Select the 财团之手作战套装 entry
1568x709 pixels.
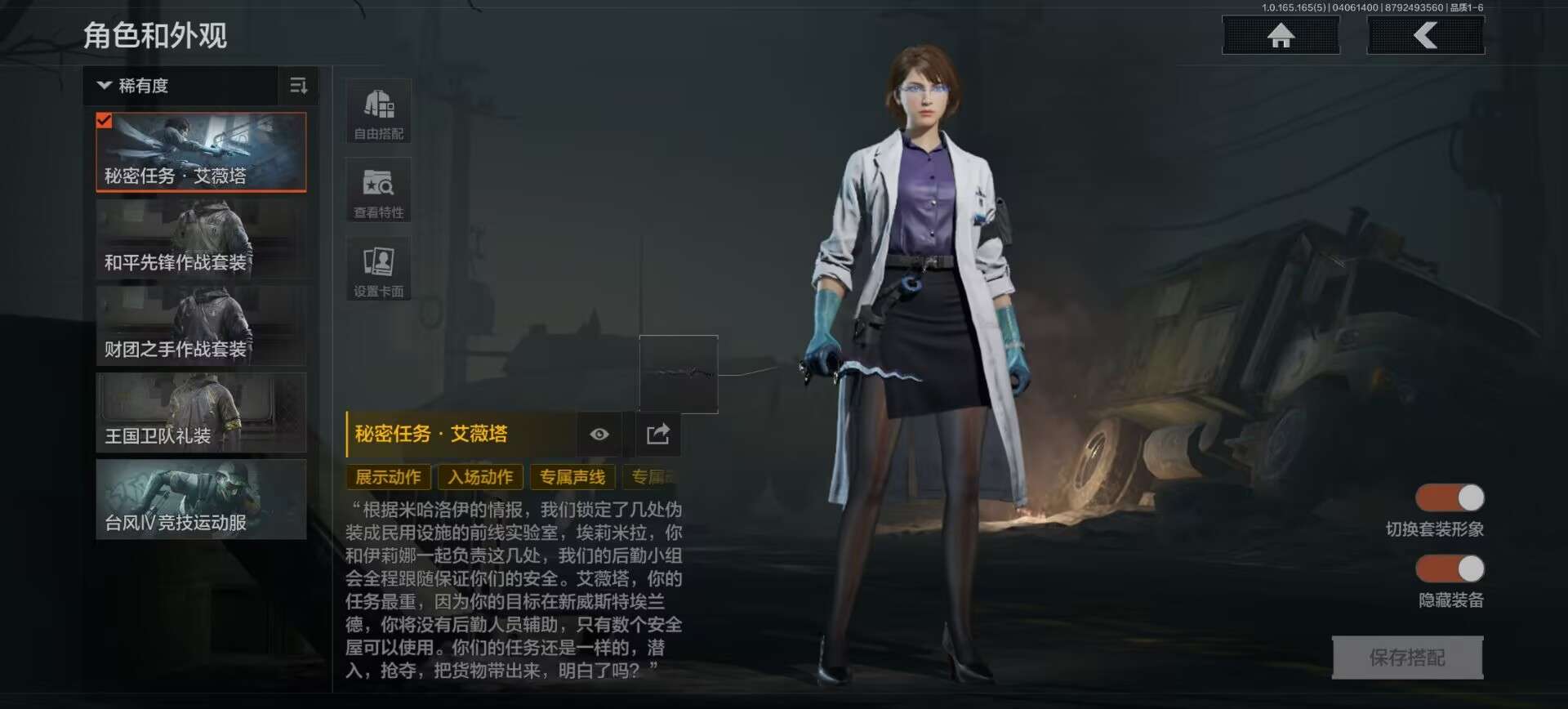click(x=201, y=324)
